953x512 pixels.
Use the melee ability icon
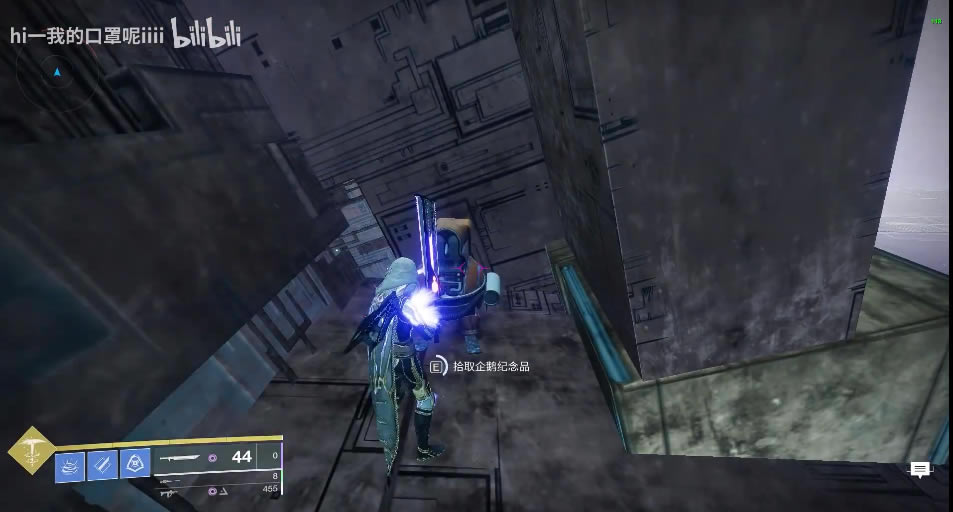click(102, 464)
